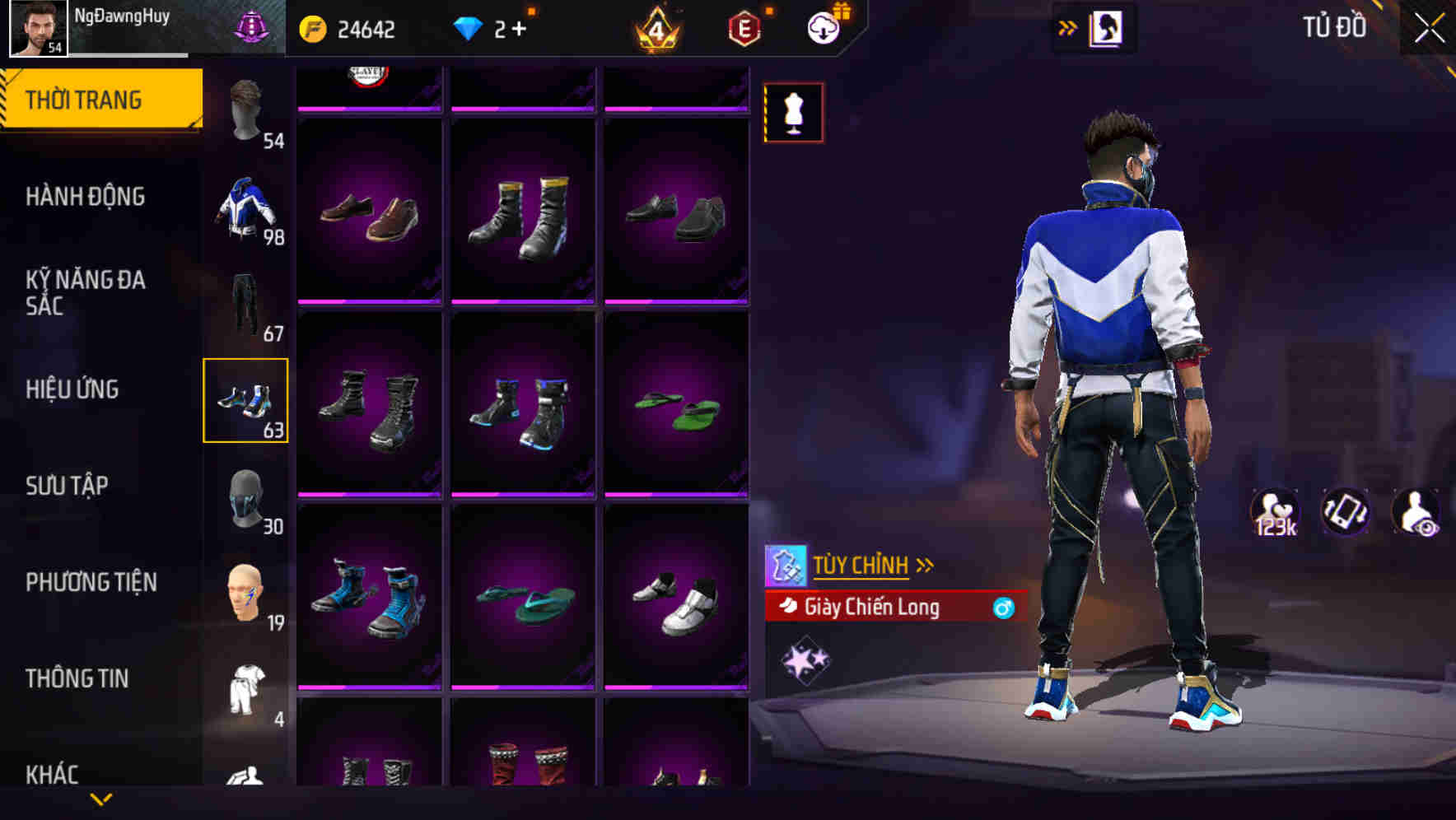Image resolution: width=1456 pixels, height=820 pixels.
Task: Click the mannequin preview icon
Action: point(793,113)
